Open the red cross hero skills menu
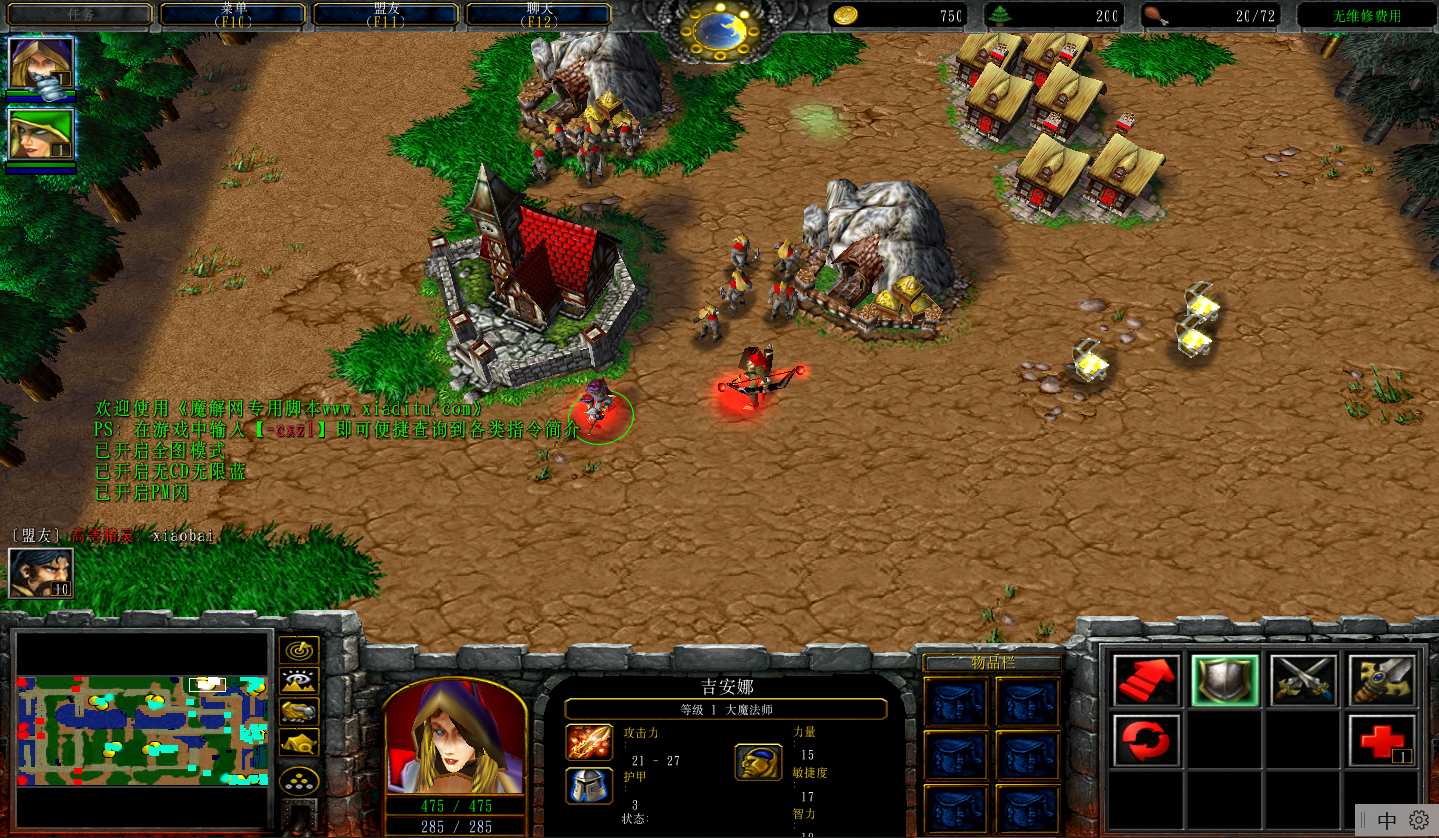Image resolution: width=1439 pixels, height=838 pixels. [1382, 741]
